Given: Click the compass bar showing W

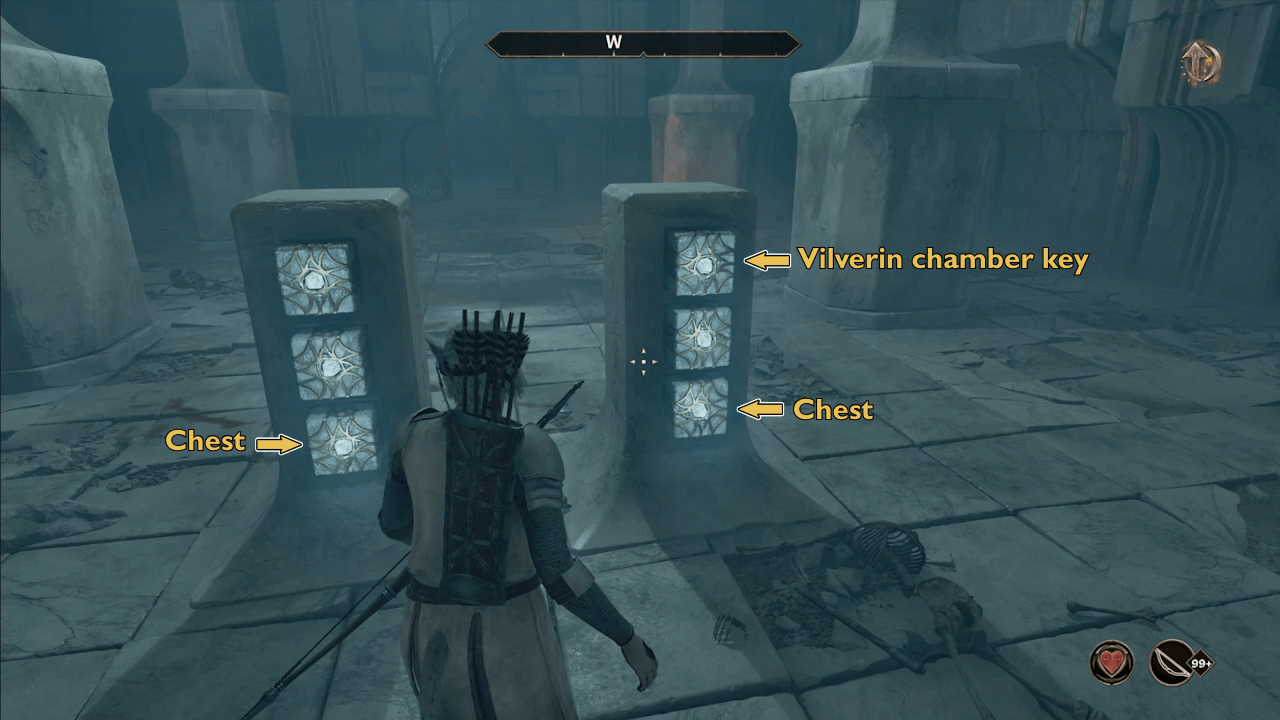Looking at the screenshot, I should [643, 43].
